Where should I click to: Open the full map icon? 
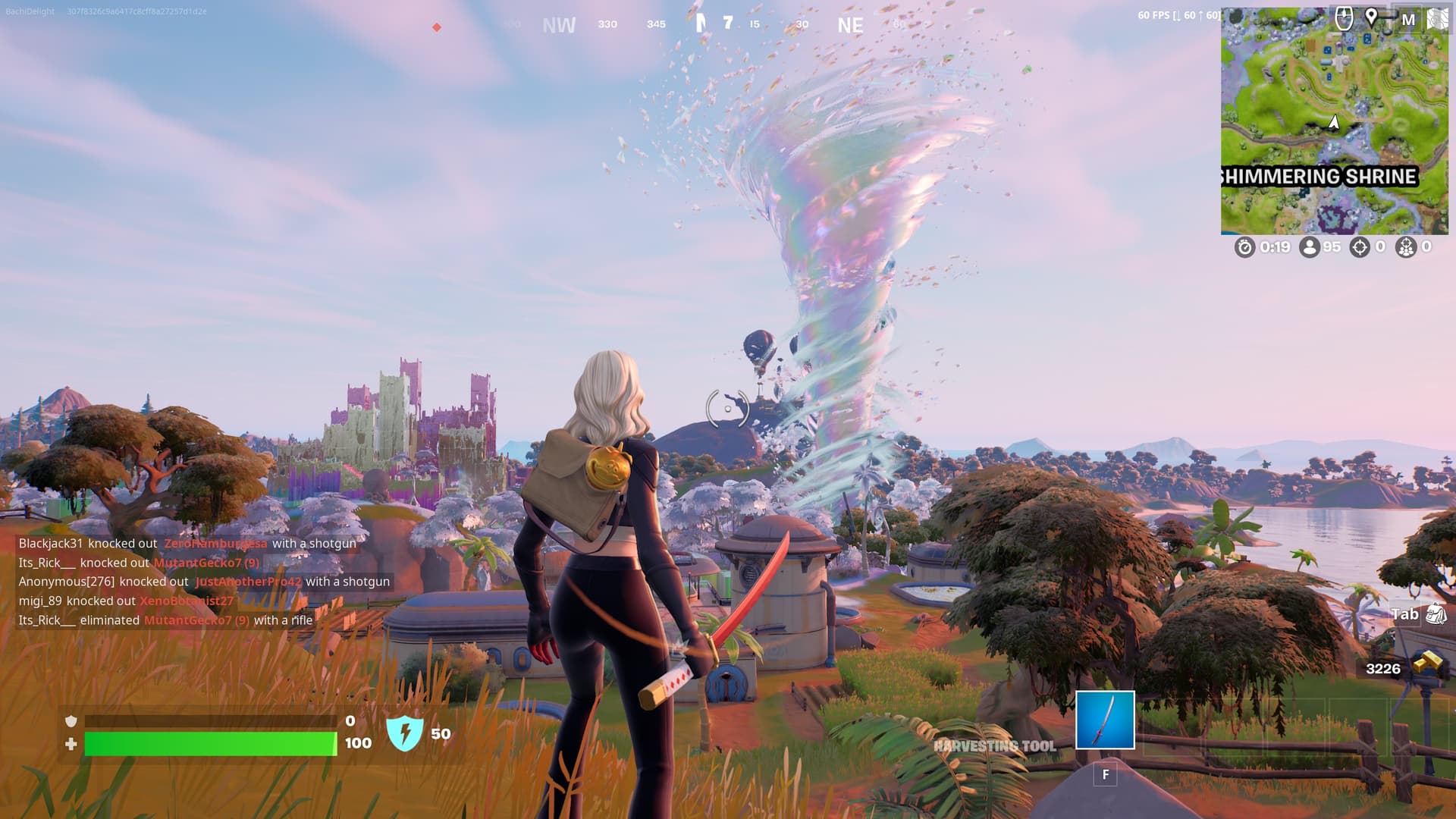(x=1408, y=20)
